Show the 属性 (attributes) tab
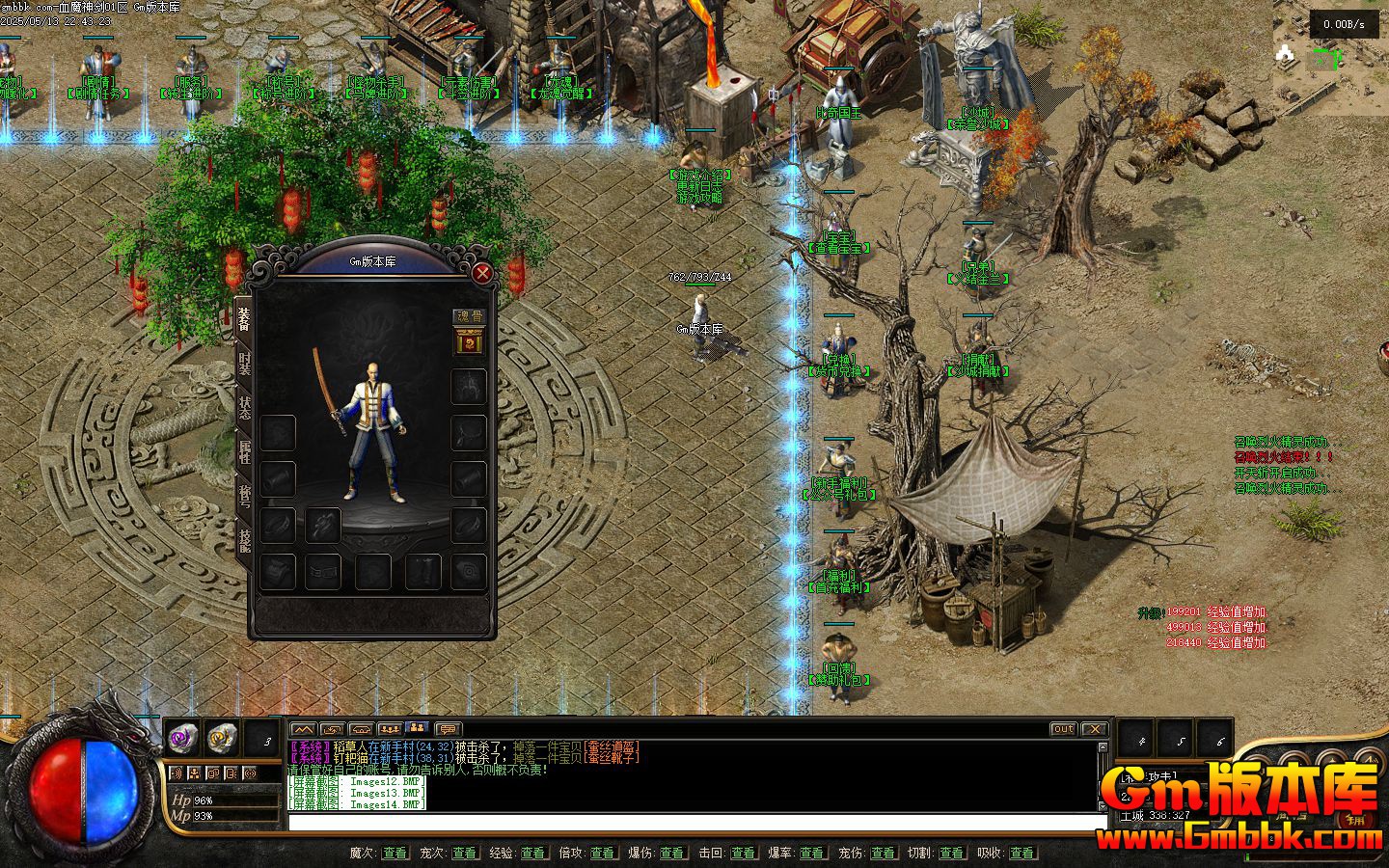 pyautogui.click(x=244, y=452)
